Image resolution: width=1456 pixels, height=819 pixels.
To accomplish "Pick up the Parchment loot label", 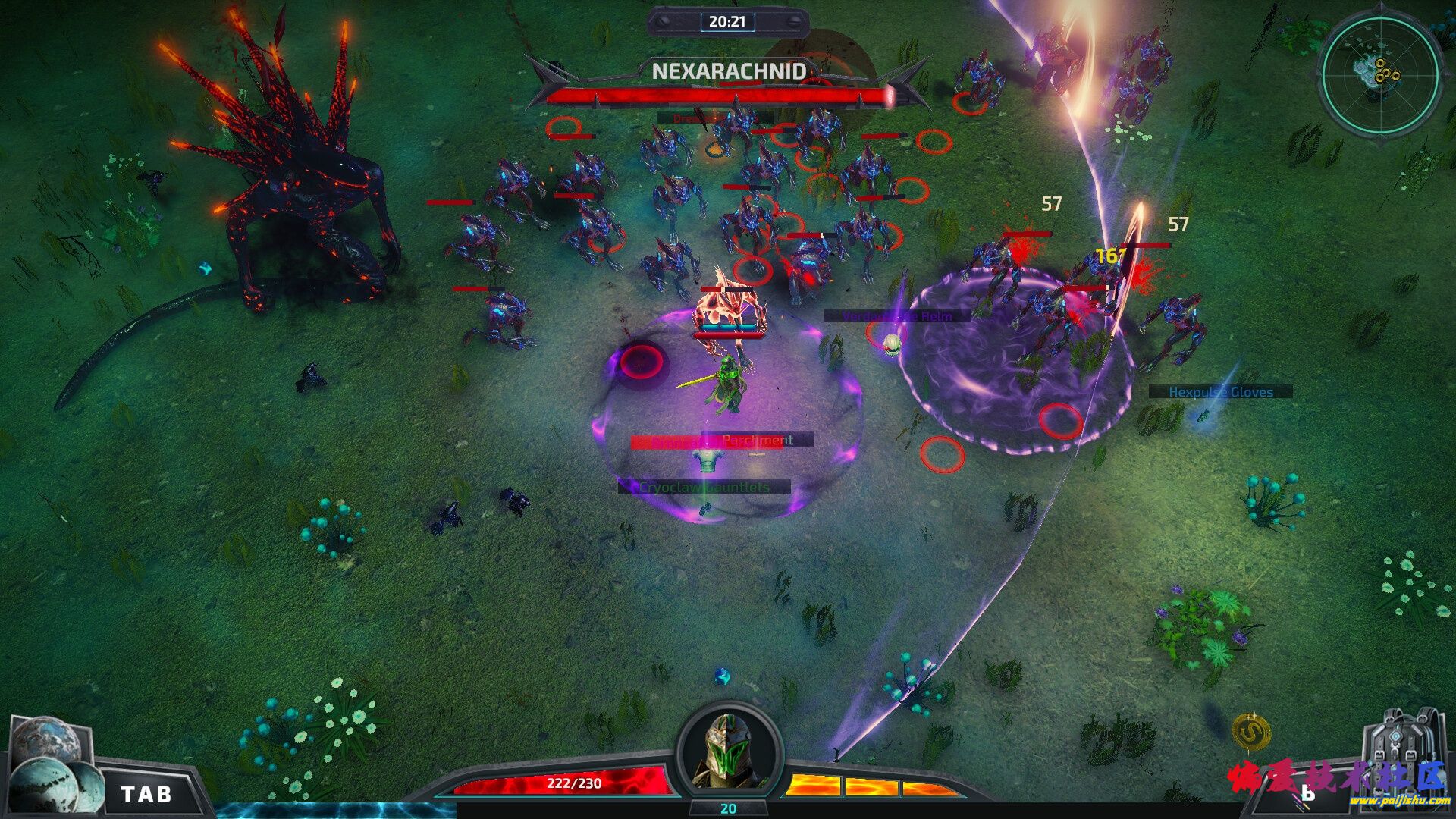I will [x=758, y=440].
